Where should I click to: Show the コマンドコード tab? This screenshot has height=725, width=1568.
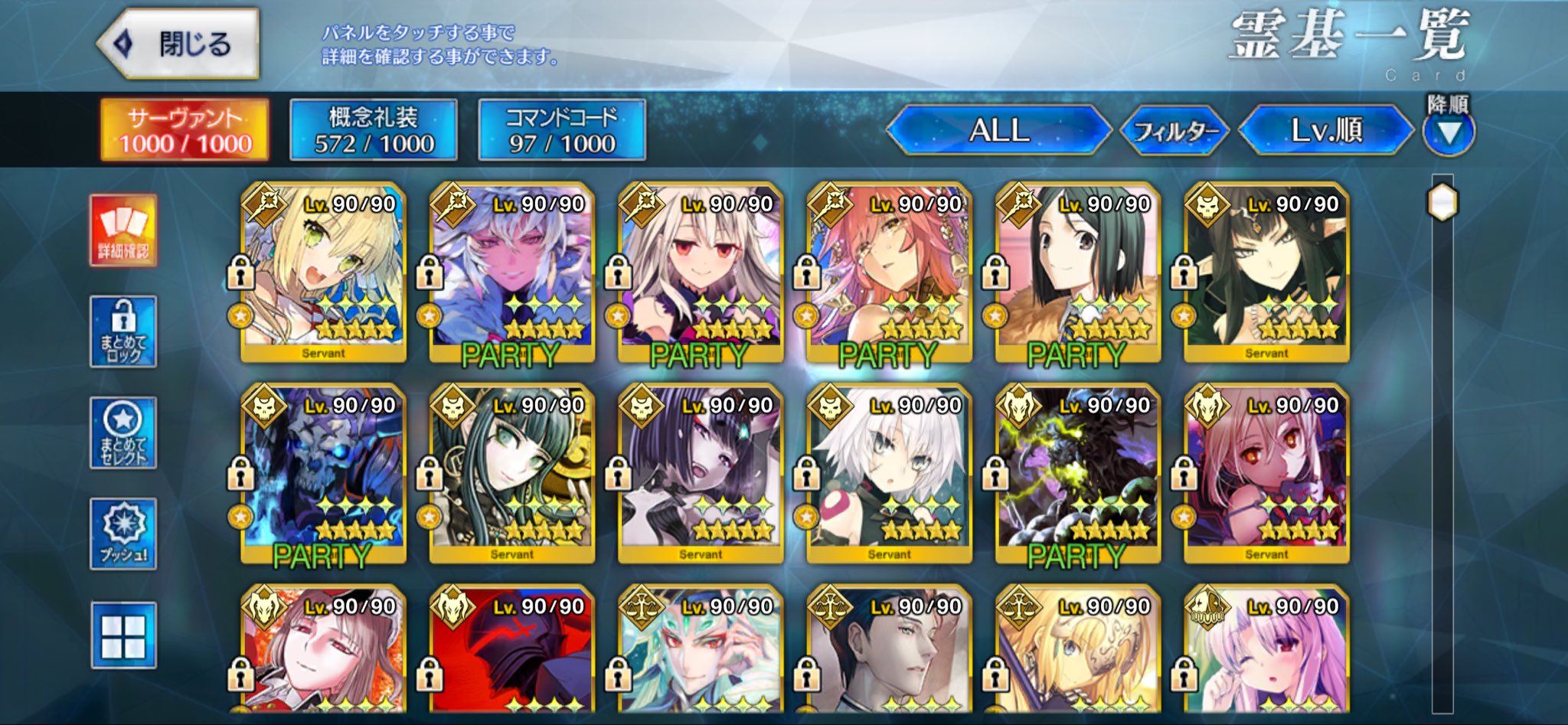click(x=562, y=130)
